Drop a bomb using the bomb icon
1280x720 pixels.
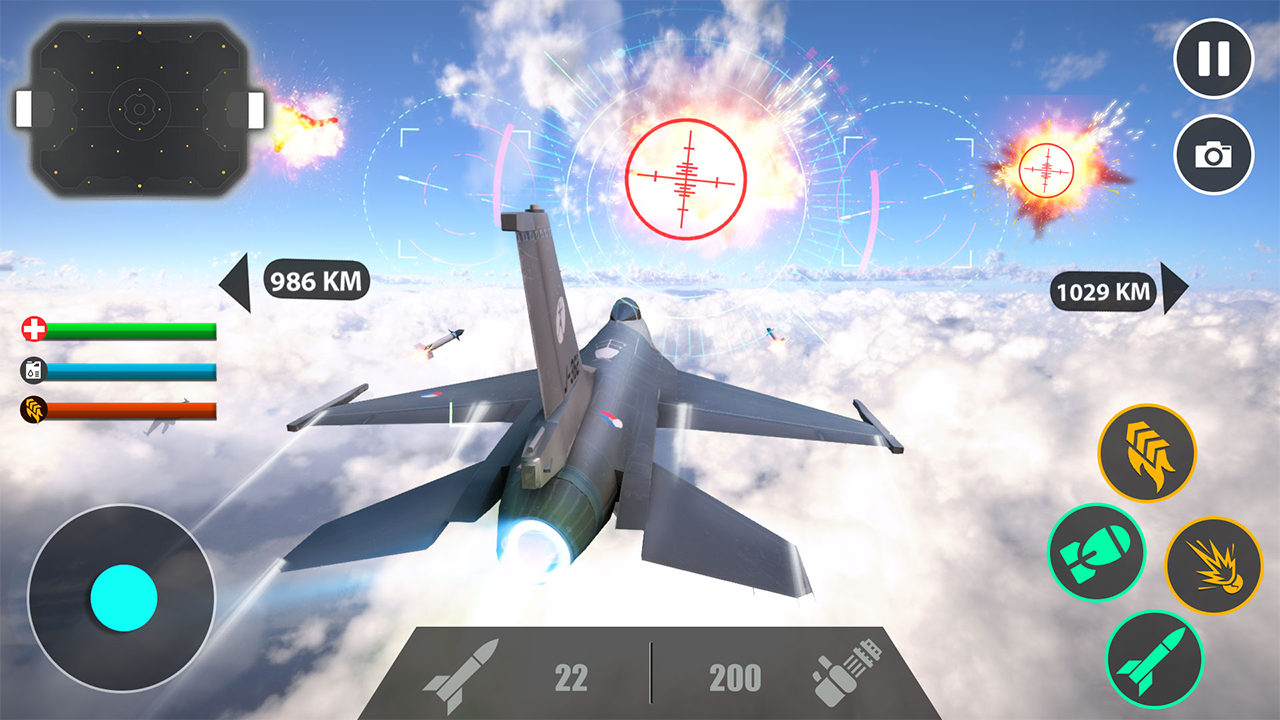1098,552
